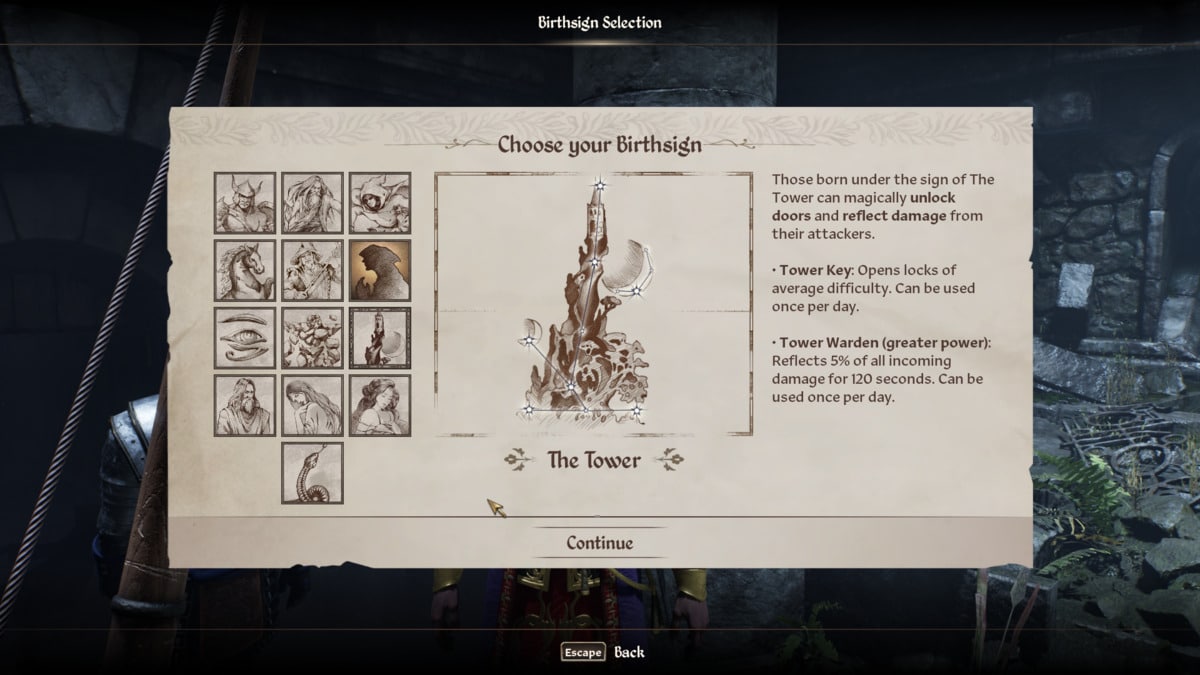The height and width of the screenshot is (675, 1200).
Task: Select the coiled Serpent birthsign
Action: tap(312, 473)
